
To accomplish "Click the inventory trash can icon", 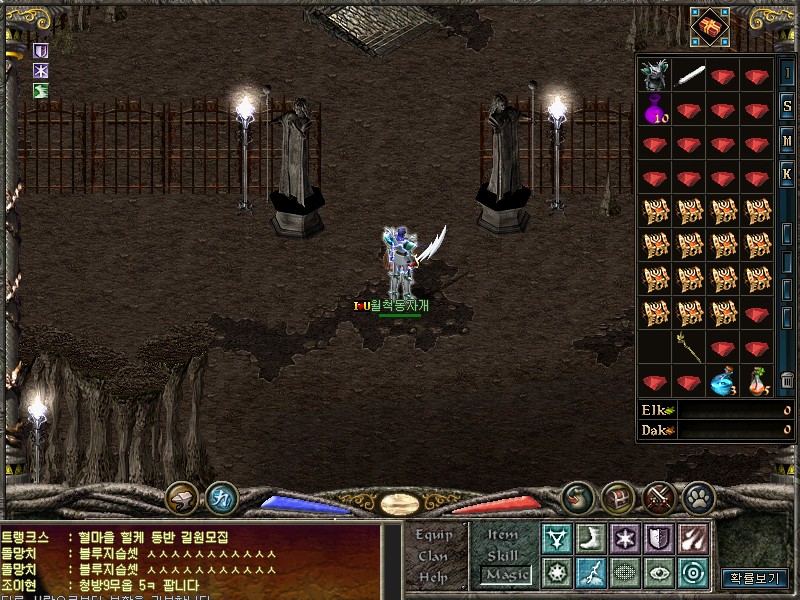I will 787,381.
